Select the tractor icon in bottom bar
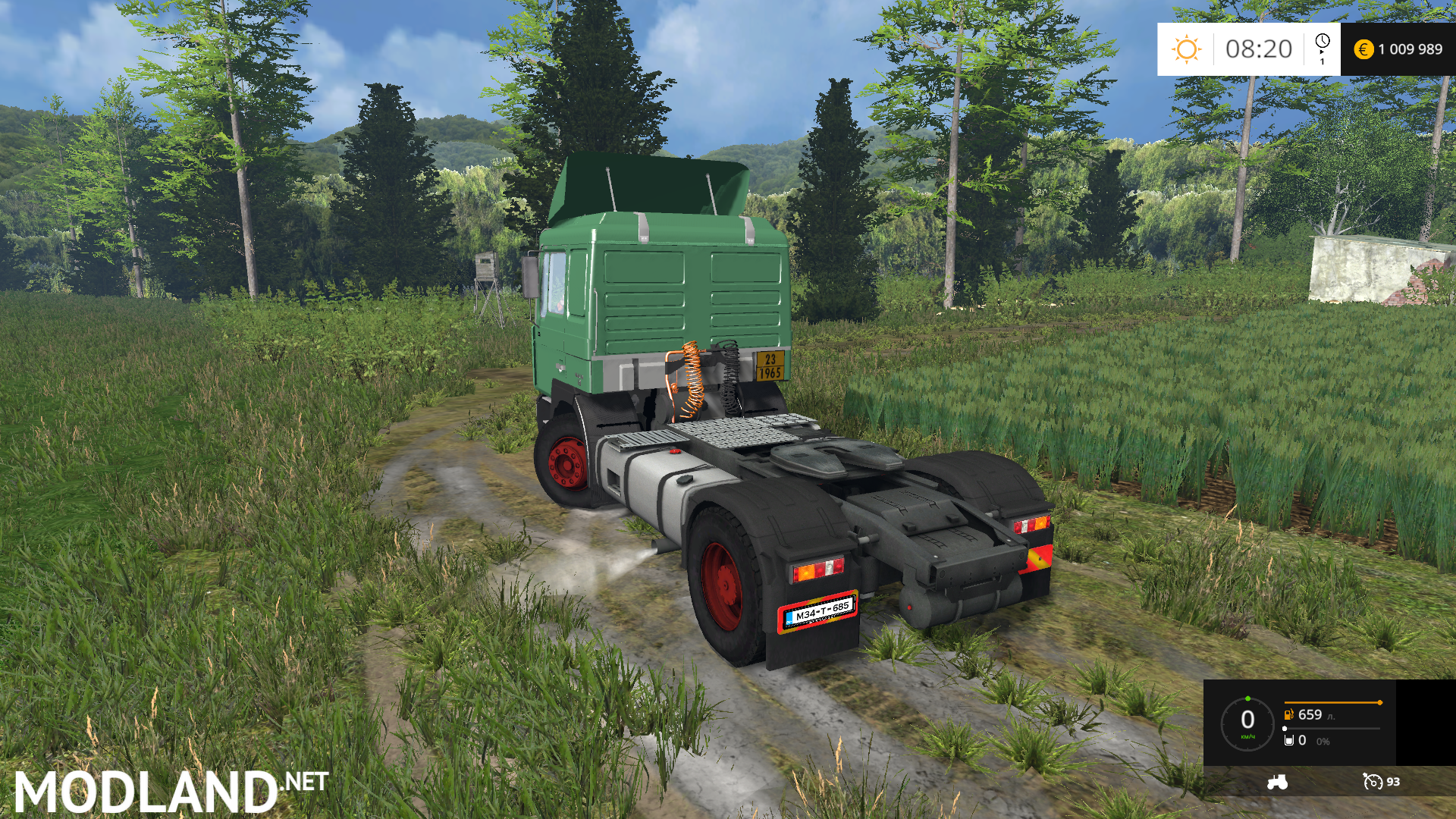This screenshot has height=819, width=1456. pos(1277,782)
